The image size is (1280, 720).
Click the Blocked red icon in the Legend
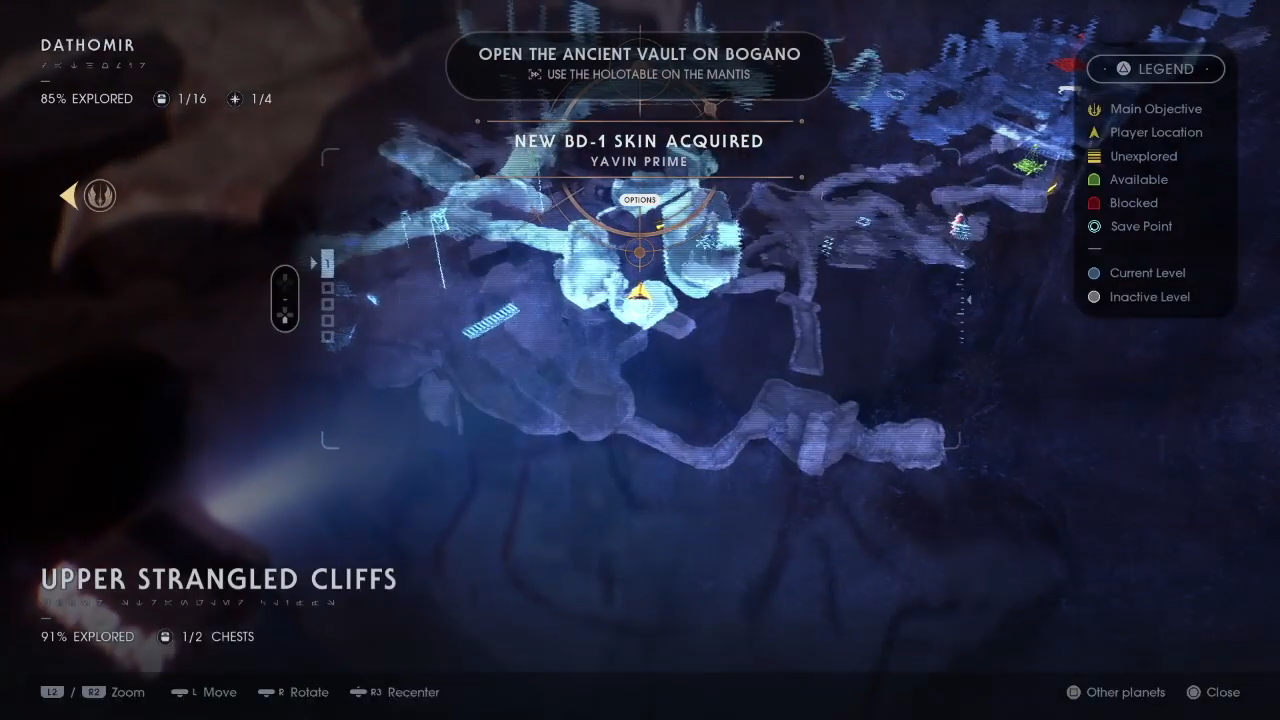1094,203
